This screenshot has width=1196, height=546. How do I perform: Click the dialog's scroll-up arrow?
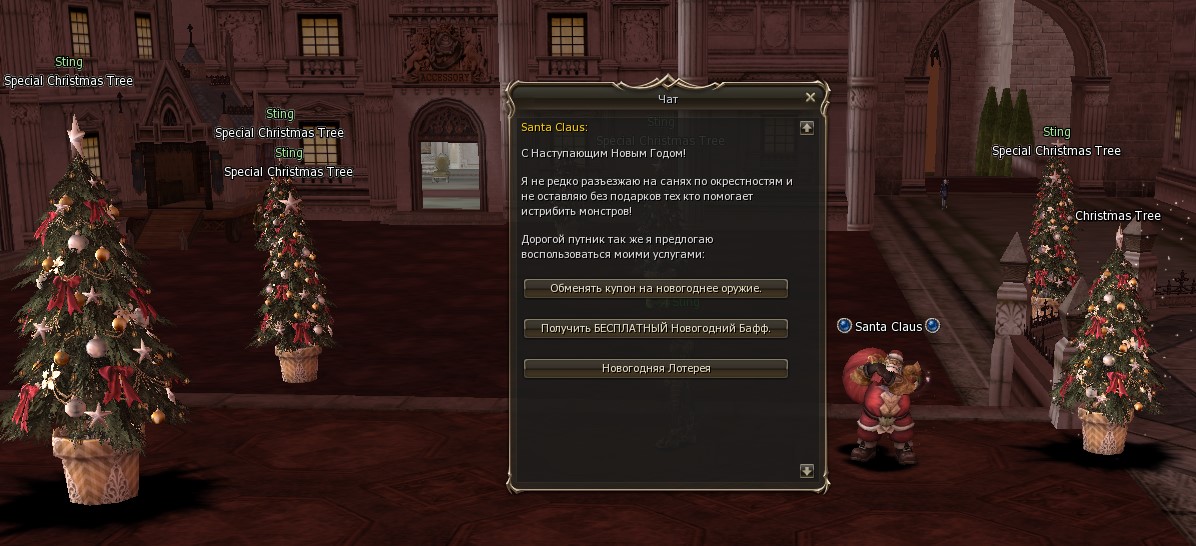tap(807, 128)
